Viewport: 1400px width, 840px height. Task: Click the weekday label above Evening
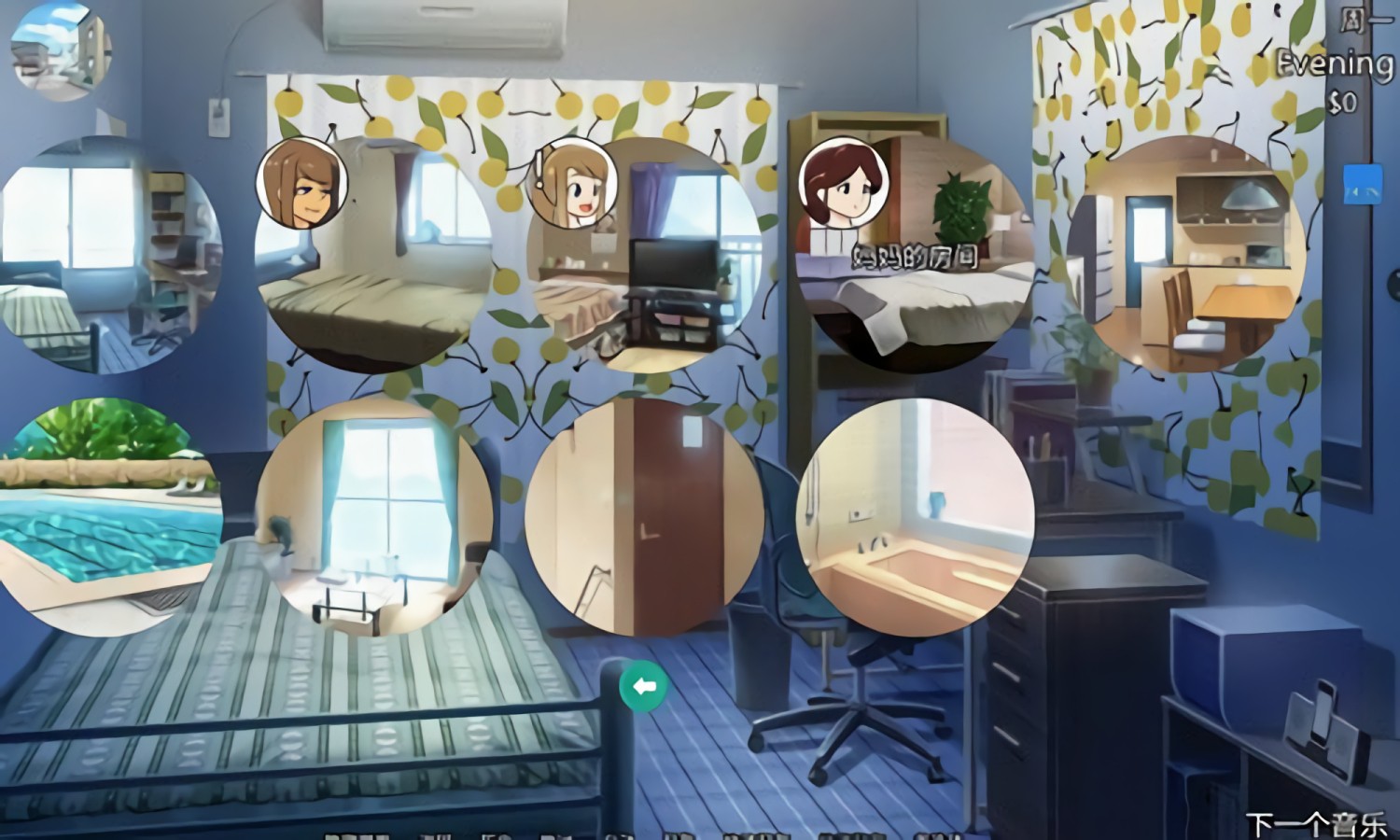tap(1352, 17)
